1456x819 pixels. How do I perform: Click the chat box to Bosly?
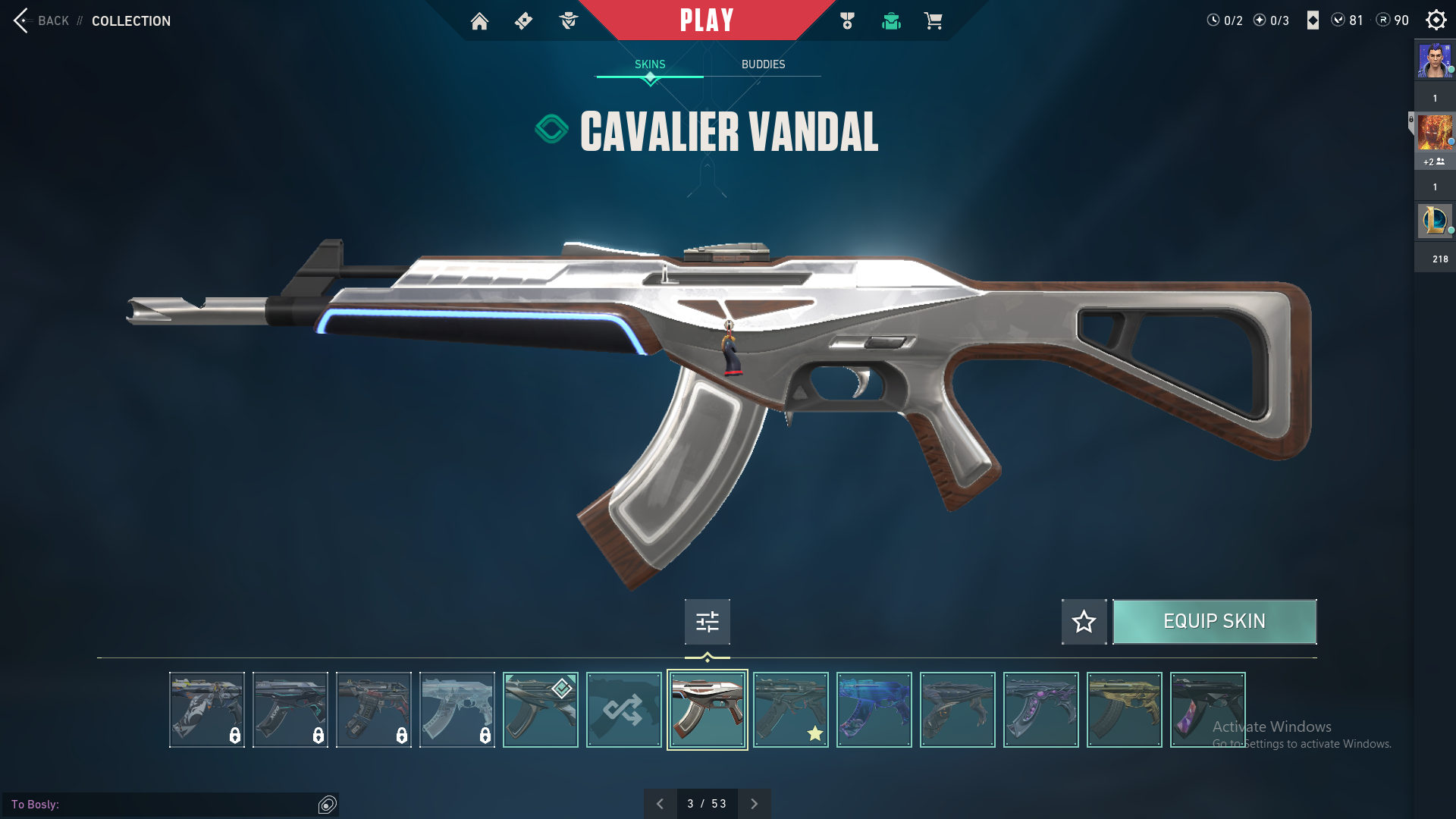(163, 805)
